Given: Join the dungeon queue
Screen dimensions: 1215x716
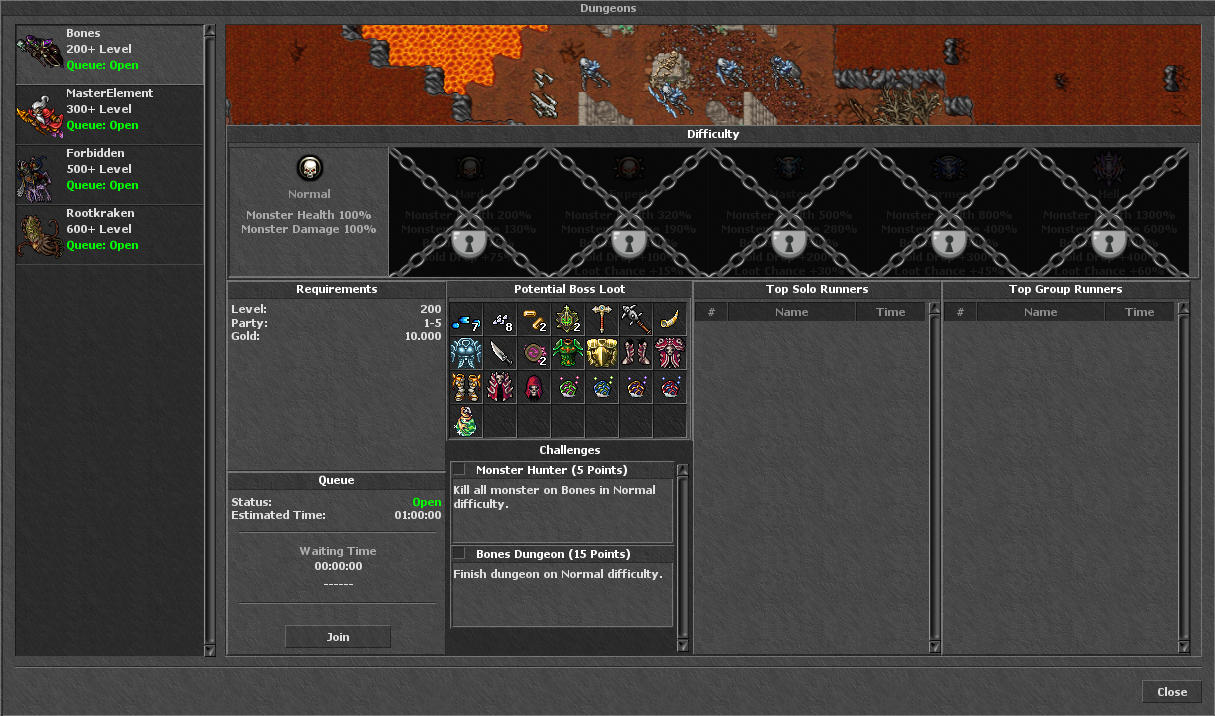Looking at the screenshot, I should [x=338, y=637].
